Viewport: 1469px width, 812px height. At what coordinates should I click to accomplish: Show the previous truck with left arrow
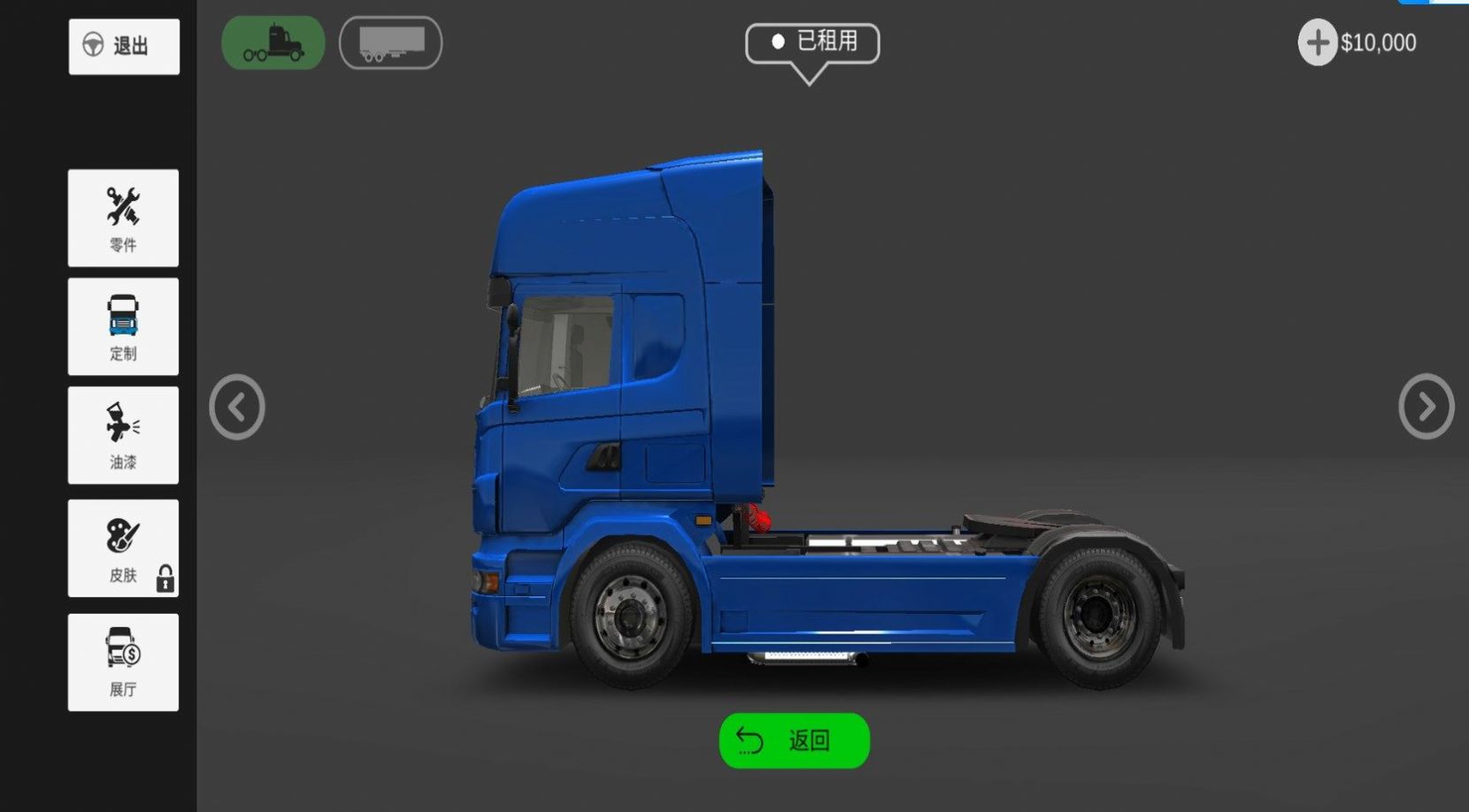click(x=237, y=408)
